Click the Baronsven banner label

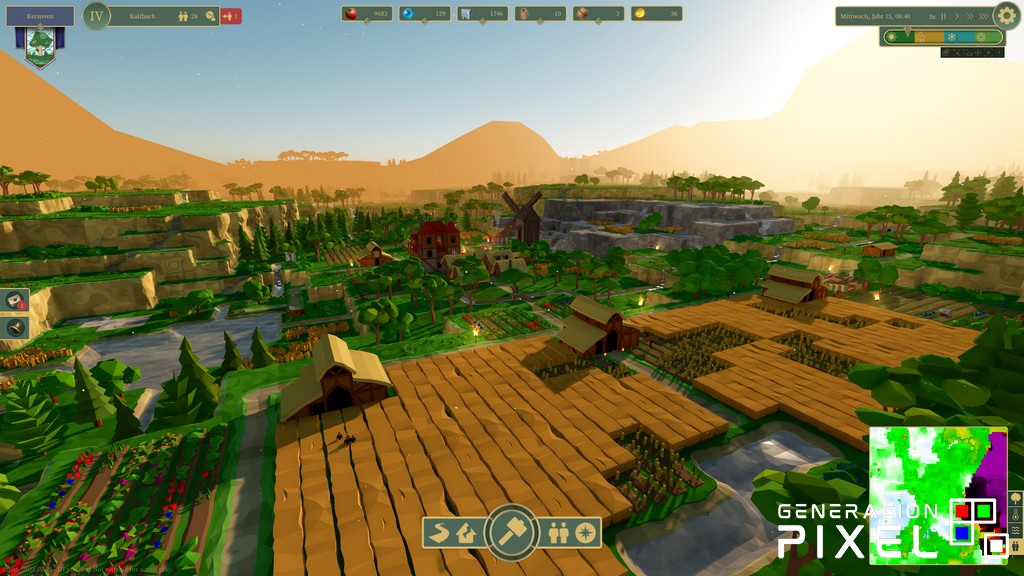40,16
